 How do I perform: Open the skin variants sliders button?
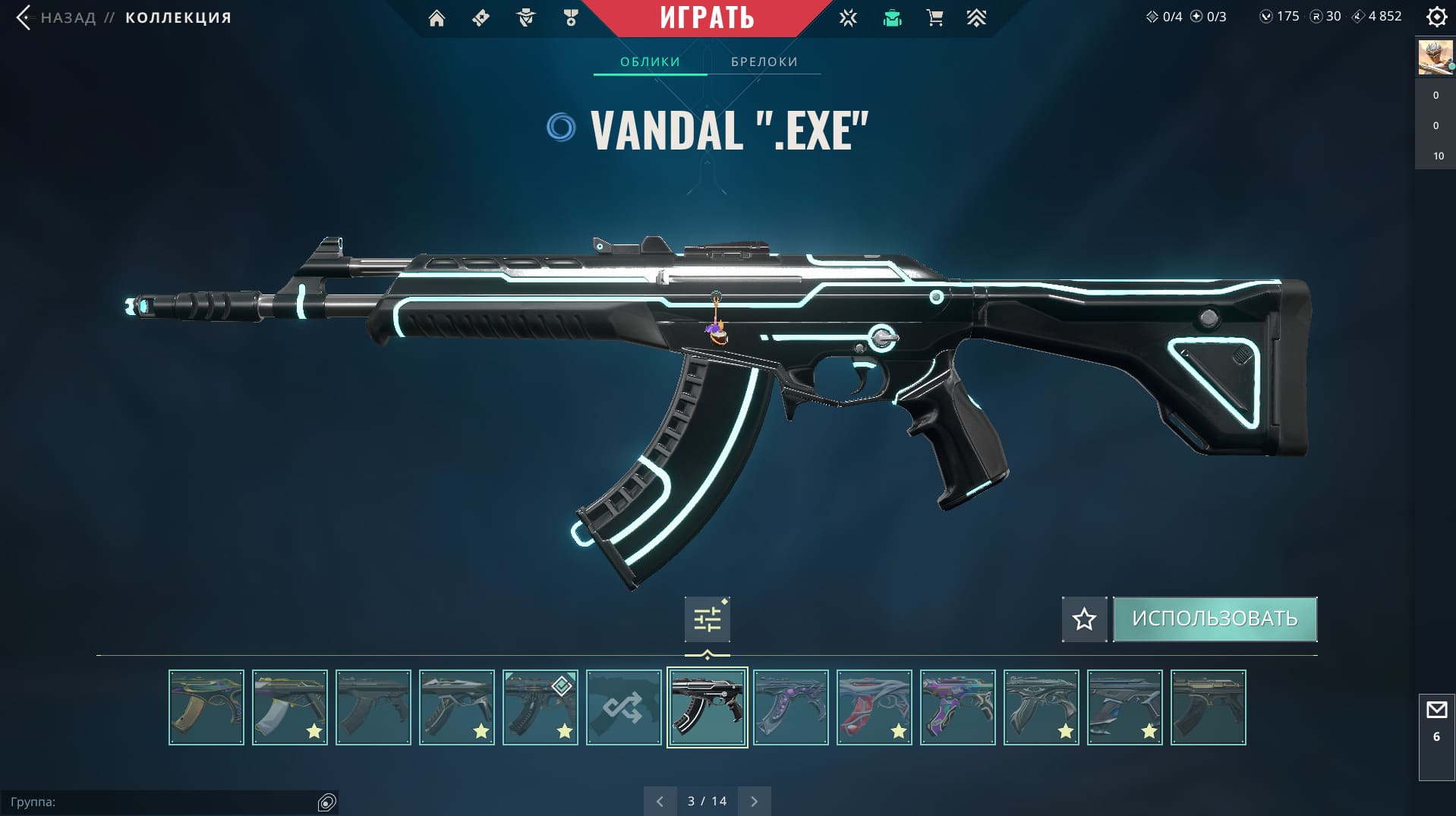point(708,619)
